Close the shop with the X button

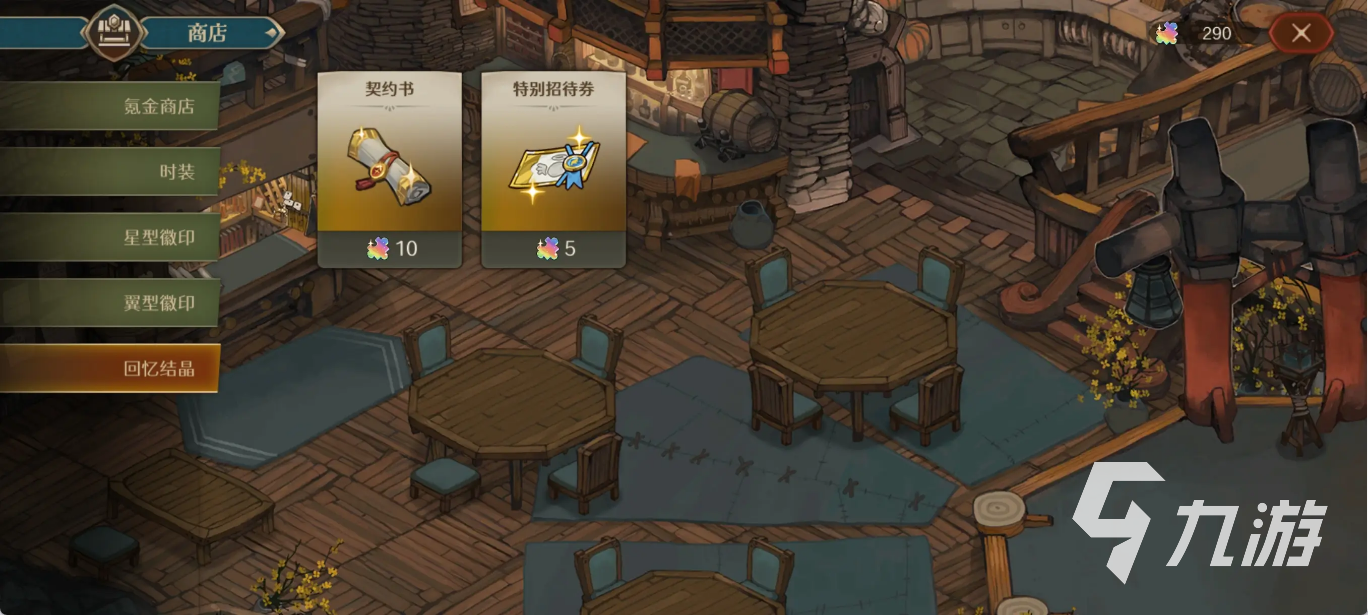[1300, 33]
